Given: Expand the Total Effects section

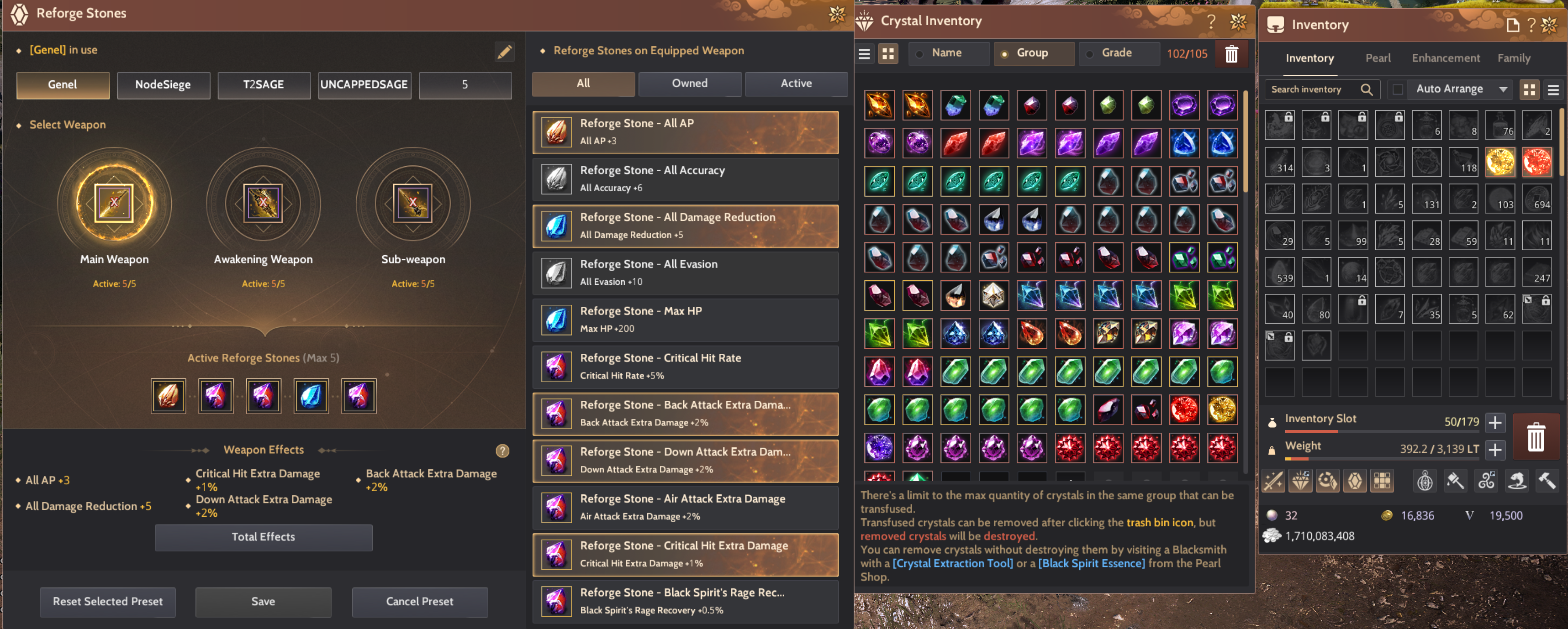Looking at the screenshot, I should click(263, 537).
